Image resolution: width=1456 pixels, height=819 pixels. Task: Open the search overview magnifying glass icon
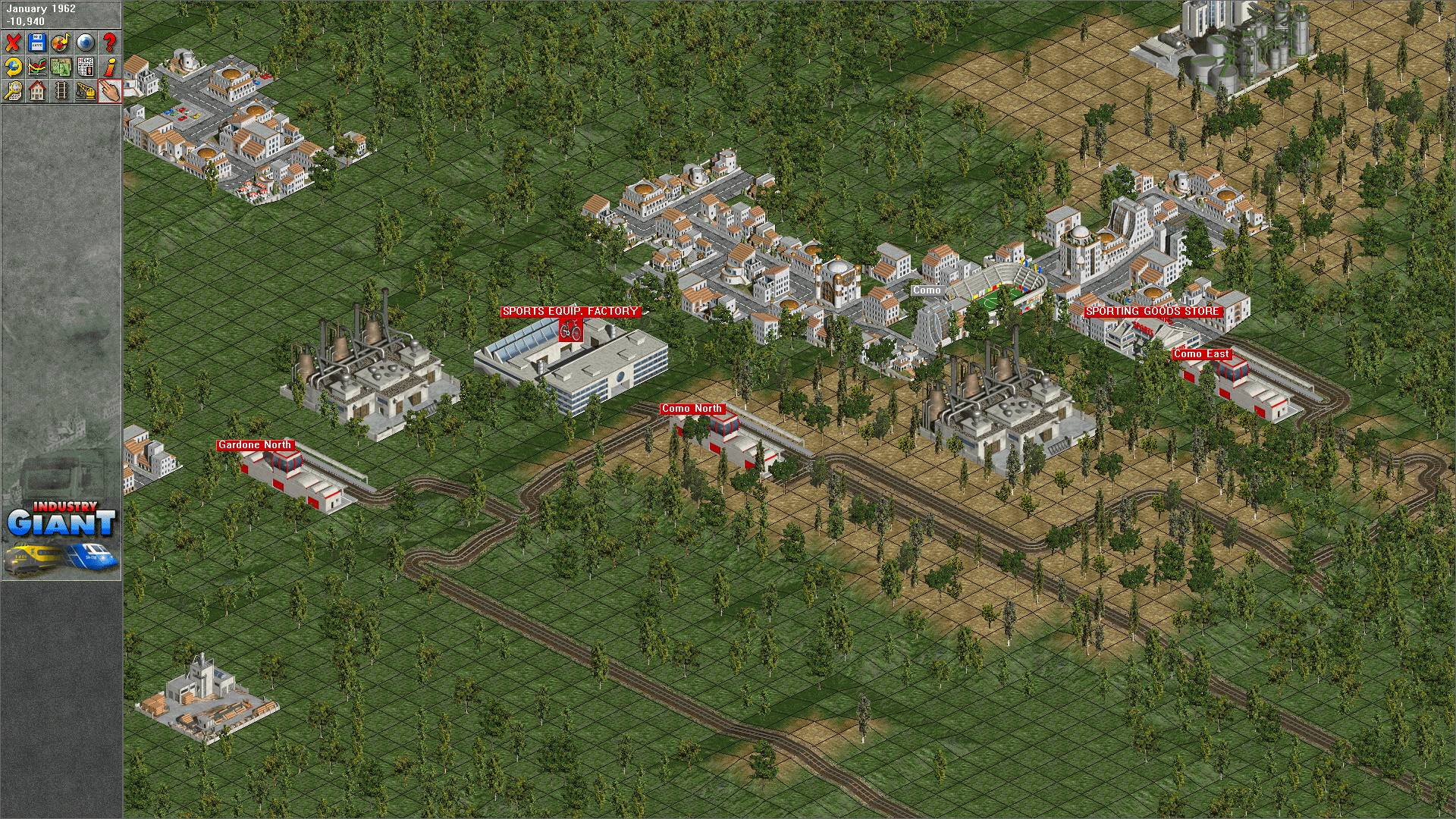click(x=12, y=91)
